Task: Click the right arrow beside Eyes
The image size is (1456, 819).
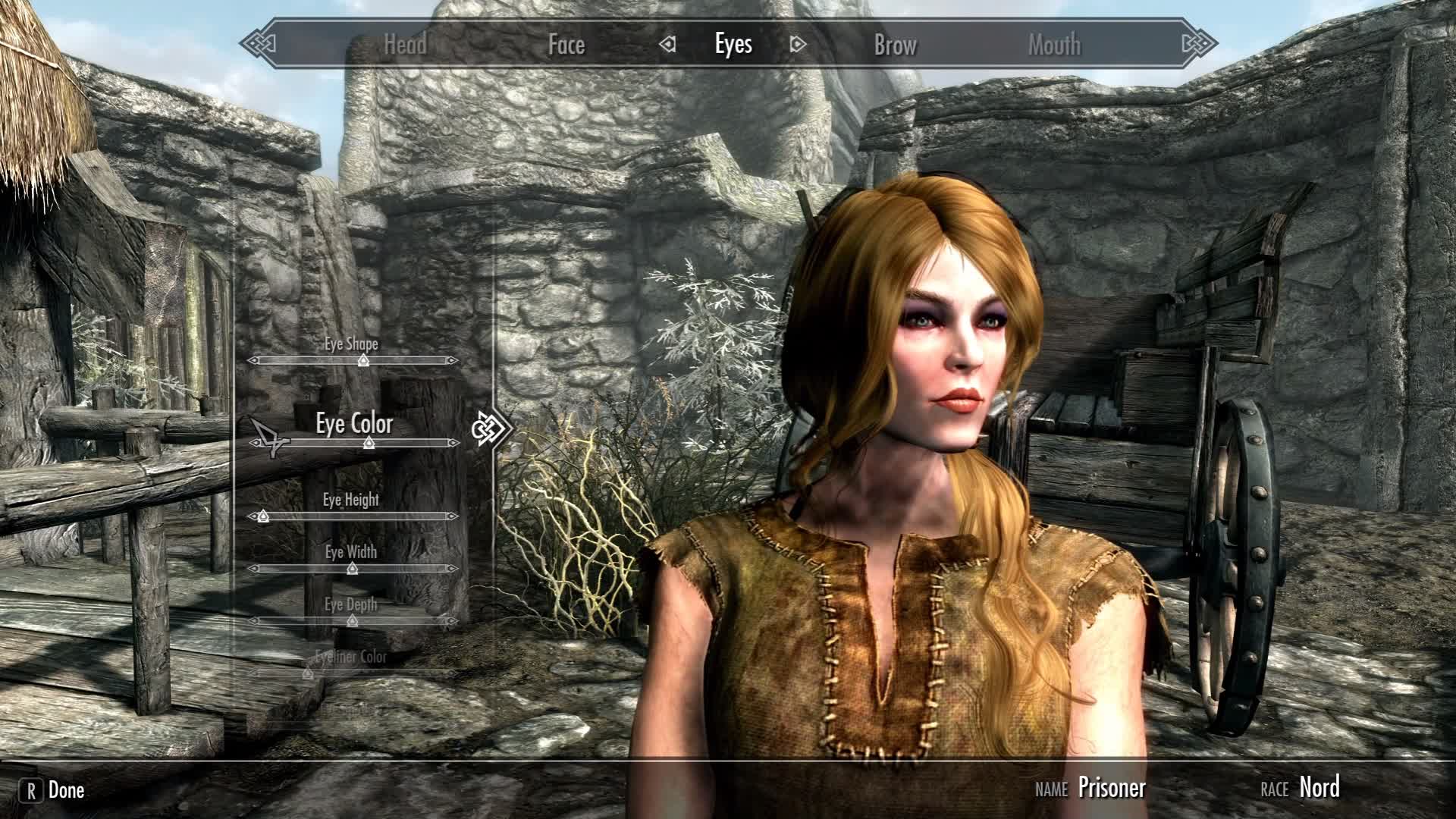Action: pyautogui.click(x=797, y=45)
